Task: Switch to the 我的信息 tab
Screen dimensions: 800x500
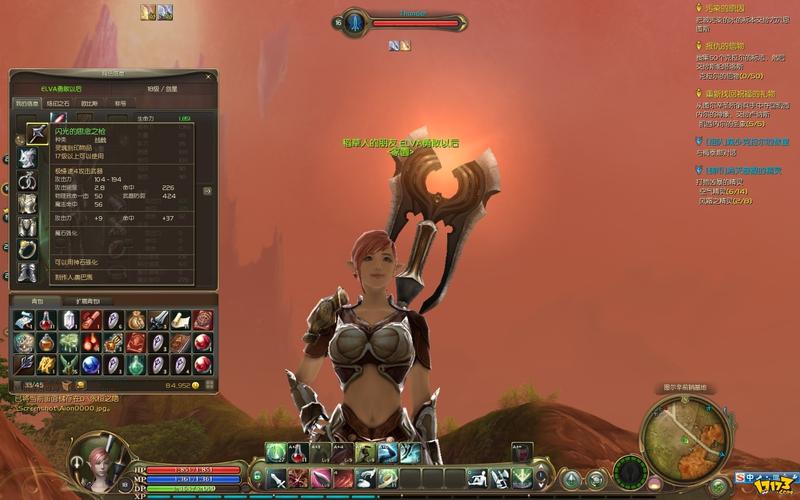Action: [x=26, y=103]
